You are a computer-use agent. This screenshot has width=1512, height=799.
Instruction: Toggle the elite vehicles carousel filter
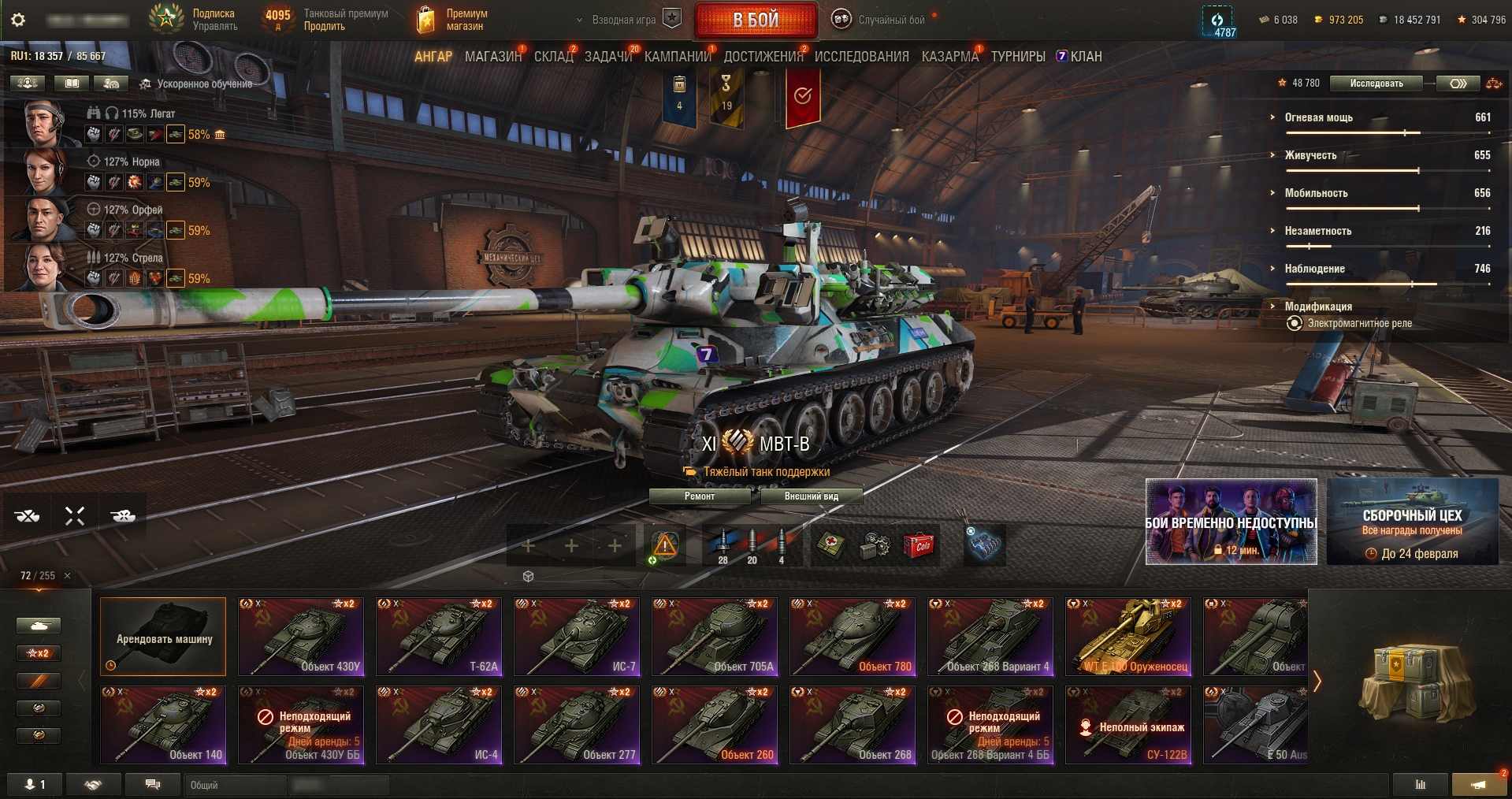(x=38, y=708)
